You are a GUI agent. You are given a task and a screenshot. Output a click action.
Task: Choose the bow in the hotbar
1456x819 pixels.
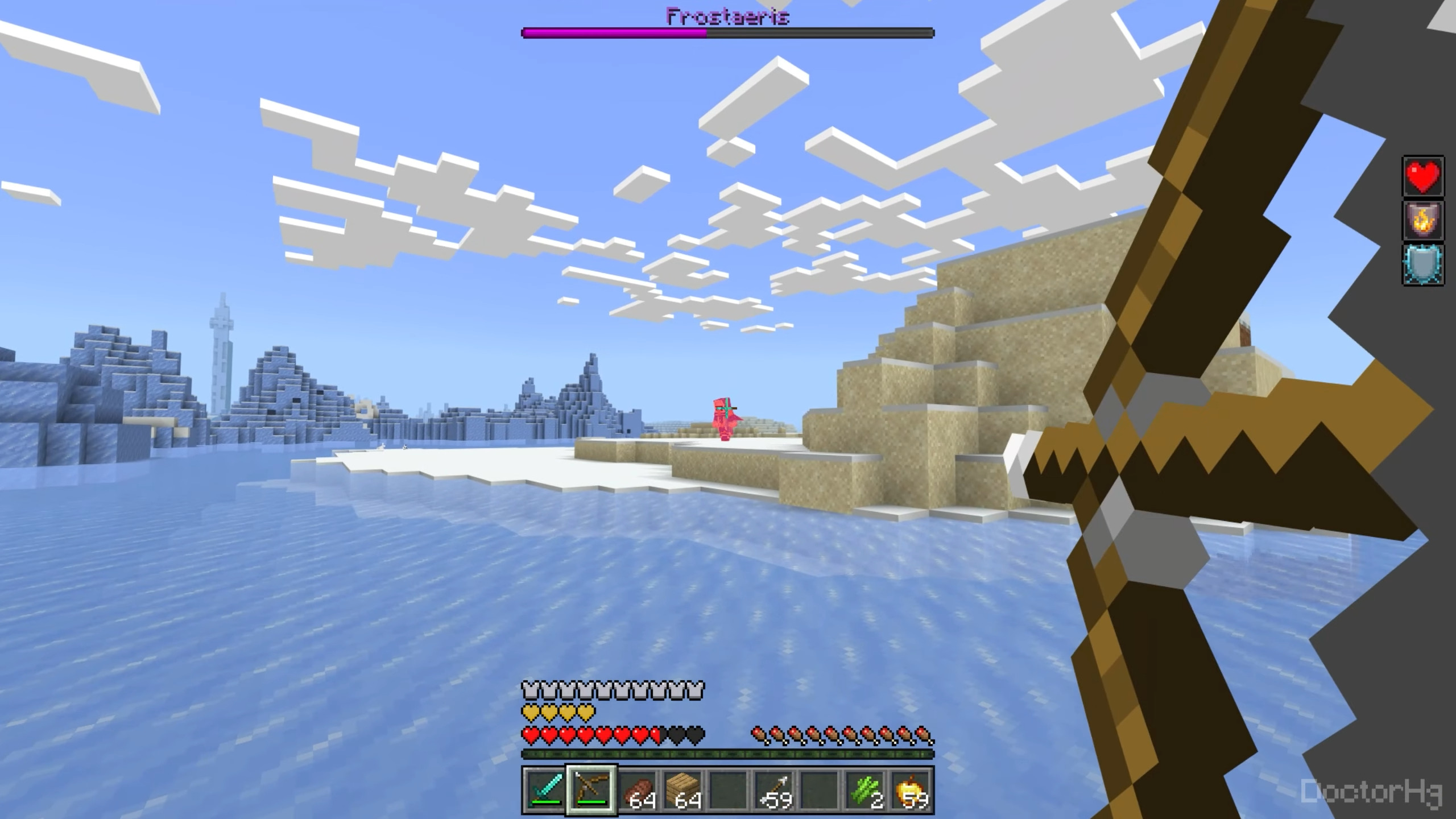click(591, 791)
